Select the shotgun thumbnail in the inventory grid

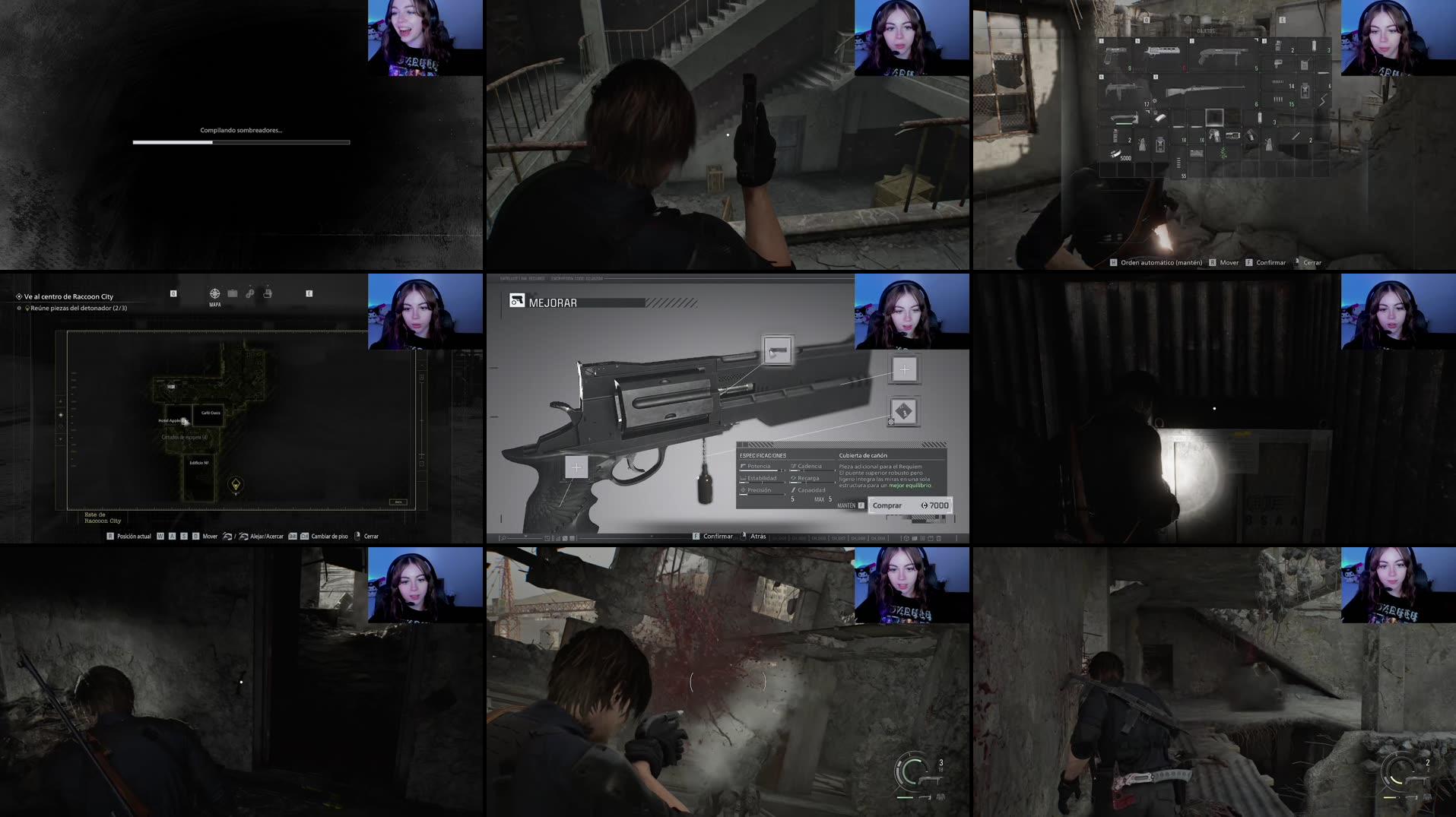click(x=1223, y=53)
